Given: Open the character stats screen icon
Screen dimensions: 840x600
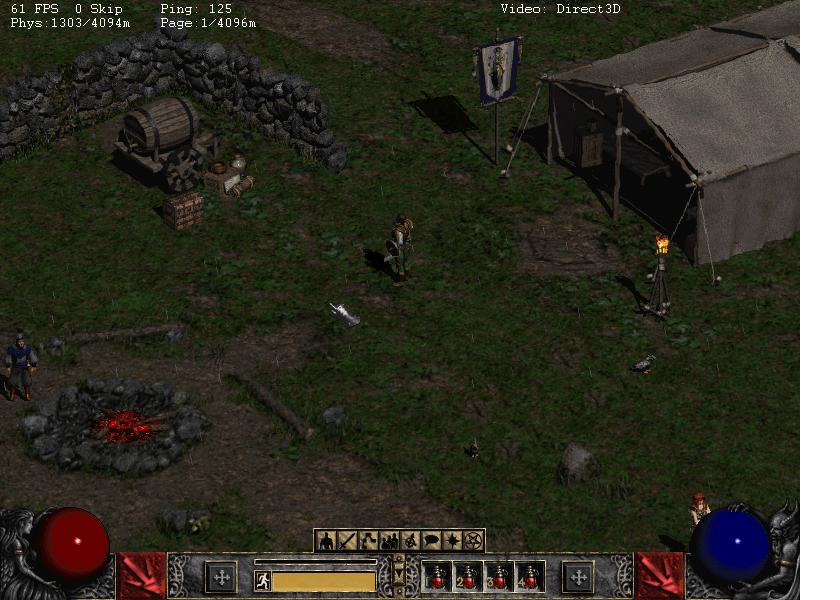Looking at the screenshot, I should (x=325, y=541).
